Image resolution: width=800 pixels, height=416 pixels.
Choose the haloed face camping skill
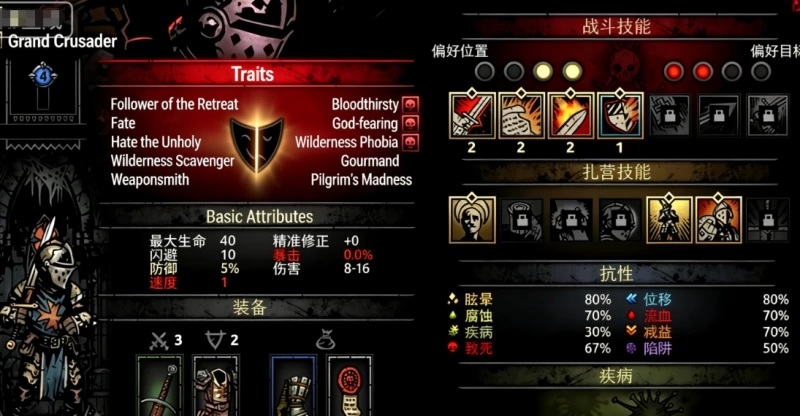click(x=472, y=219)
